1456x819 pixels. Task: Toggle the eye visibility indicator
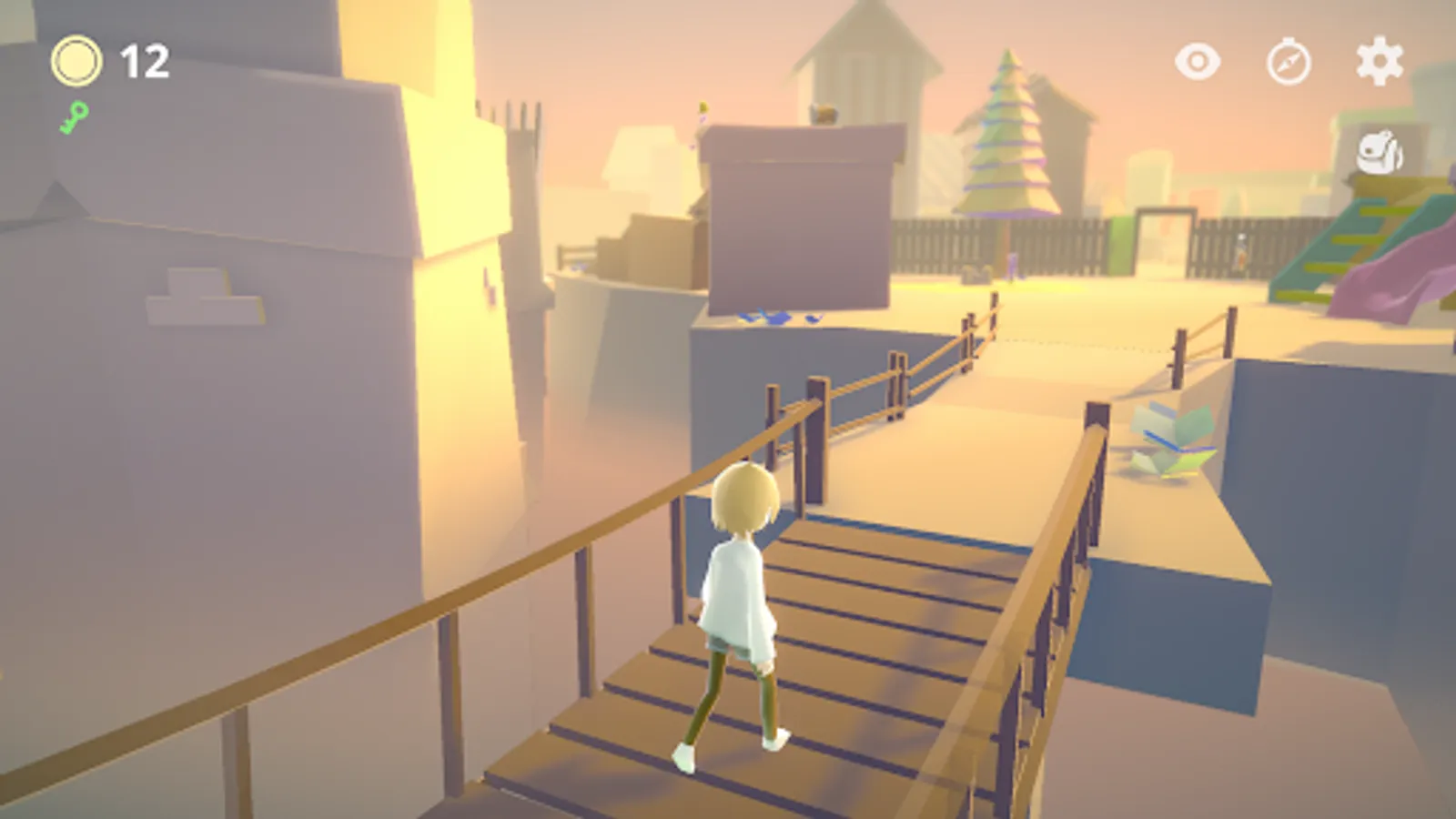click(1197, 62)
